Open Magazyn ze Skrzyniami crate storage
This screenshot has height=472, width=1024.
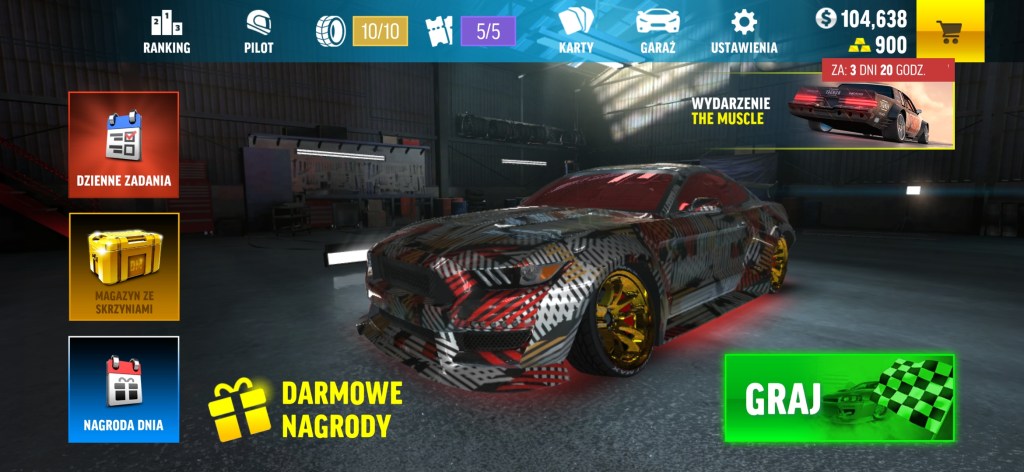tap(124, 266)
